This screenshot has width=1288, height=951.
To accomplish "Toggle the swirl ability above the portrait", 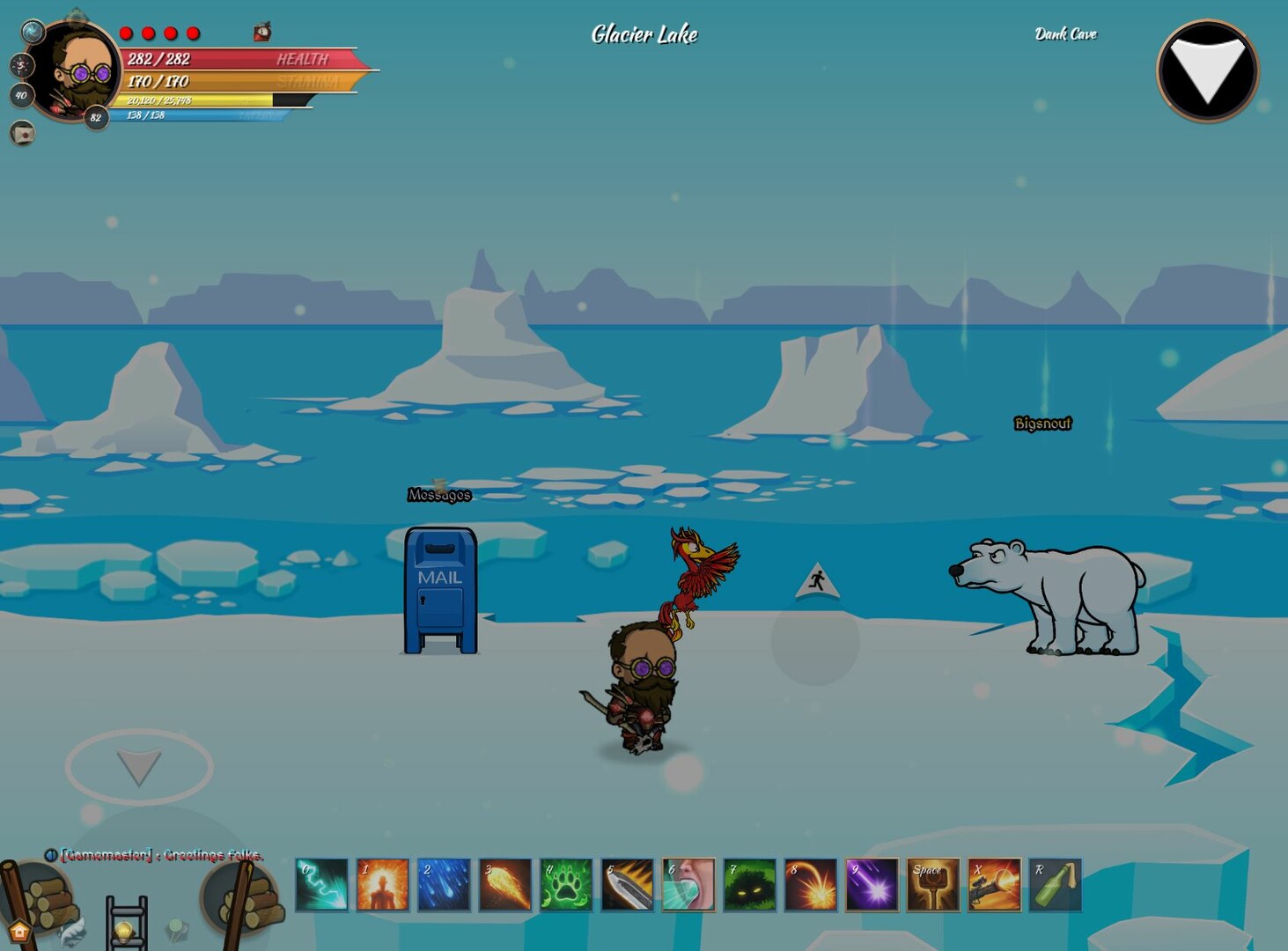I will coord(33,32).
